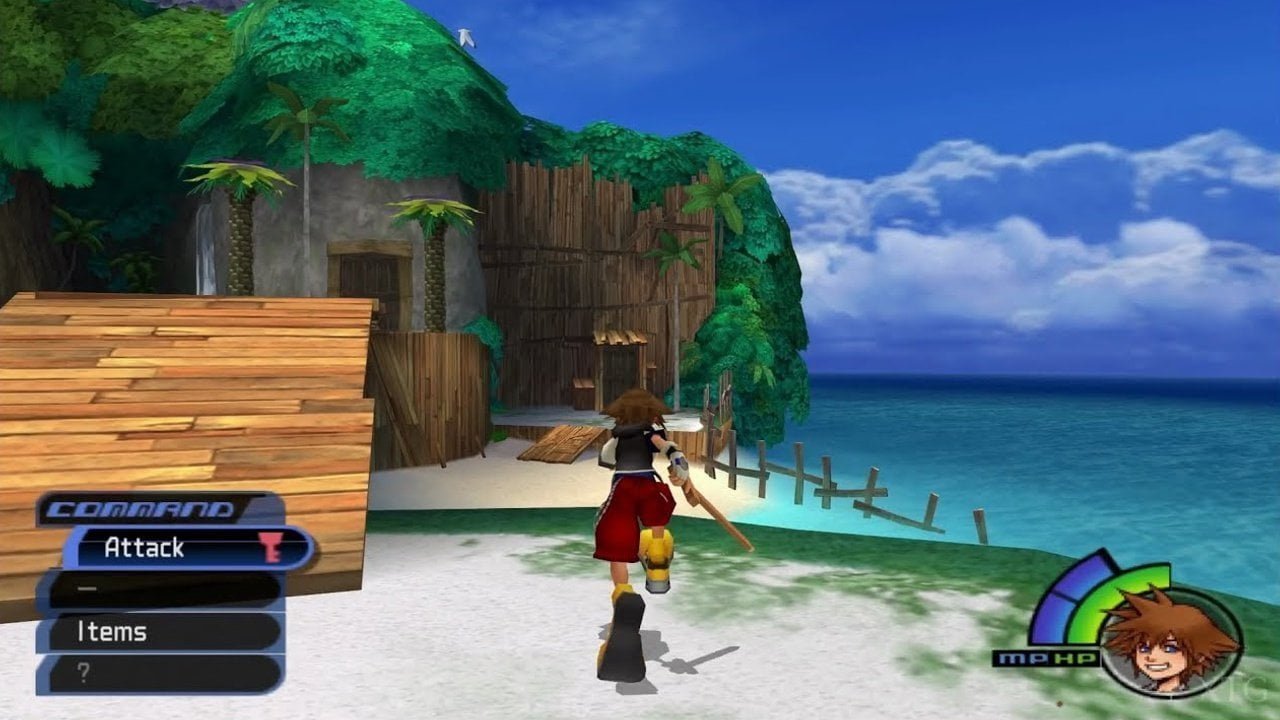The image size is (1280, 720).
Task: Click the red keyblade icon beside Attack
Action: (x=272, y=546)
